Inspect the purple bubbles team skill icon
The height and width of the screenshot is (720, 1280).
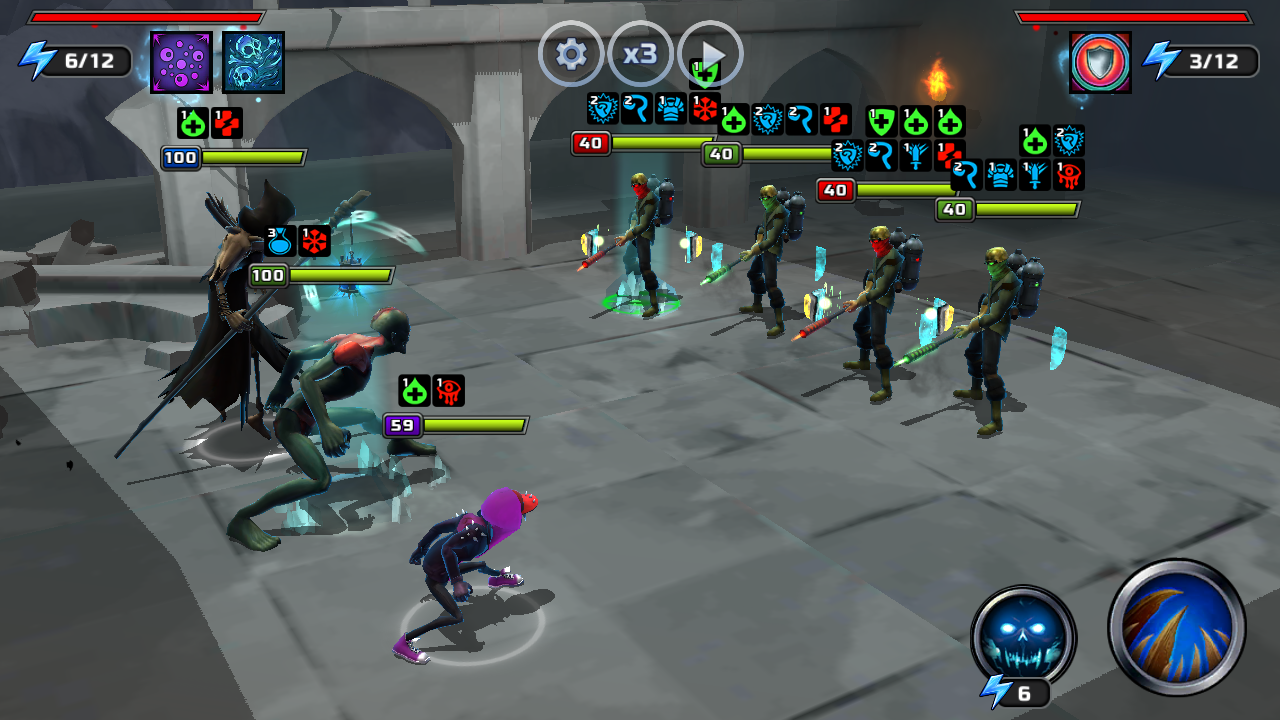click(181, 62)
